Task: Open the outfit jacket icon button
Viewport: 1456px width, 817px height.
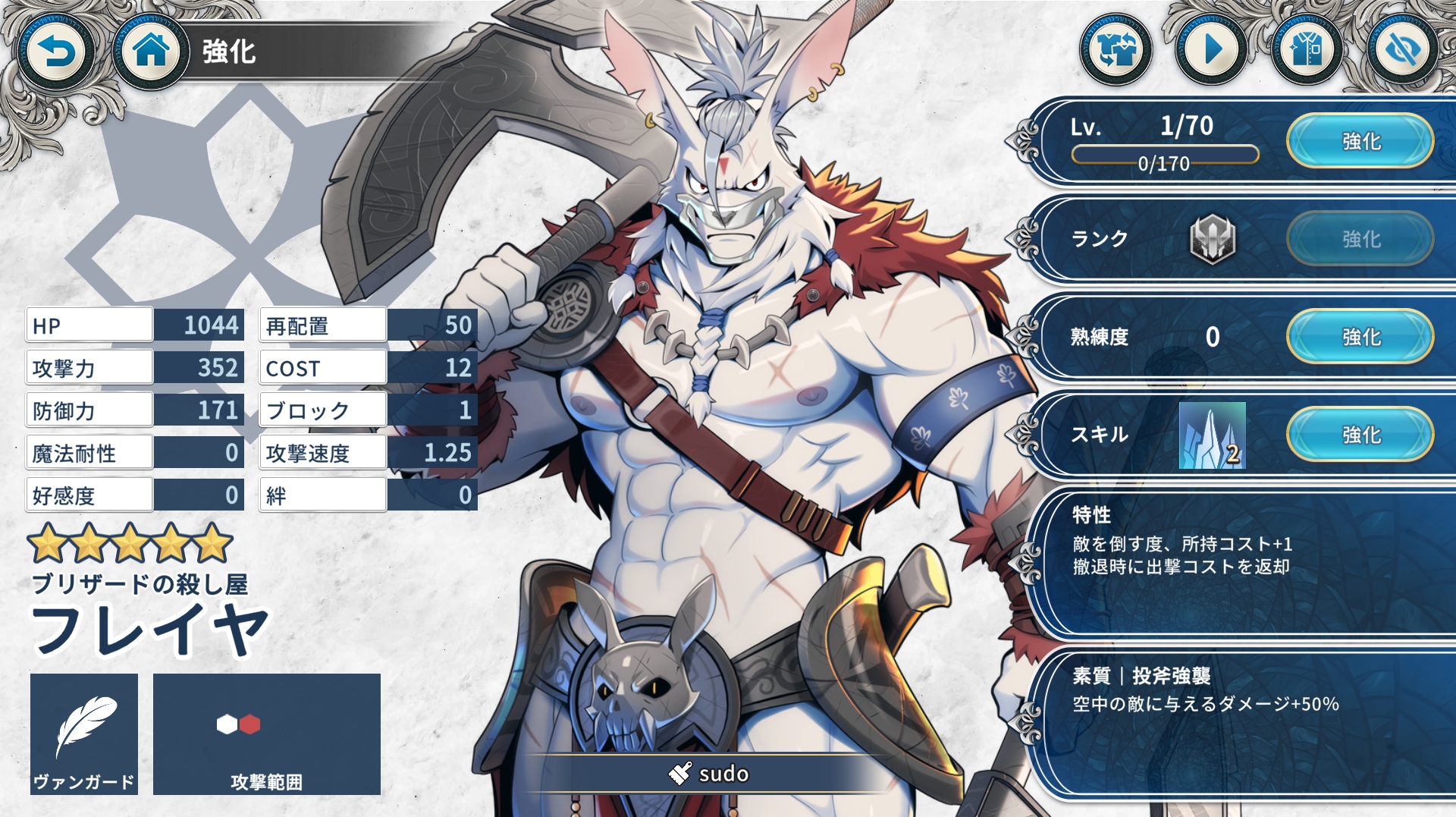Action: [x=1307, y=50]
